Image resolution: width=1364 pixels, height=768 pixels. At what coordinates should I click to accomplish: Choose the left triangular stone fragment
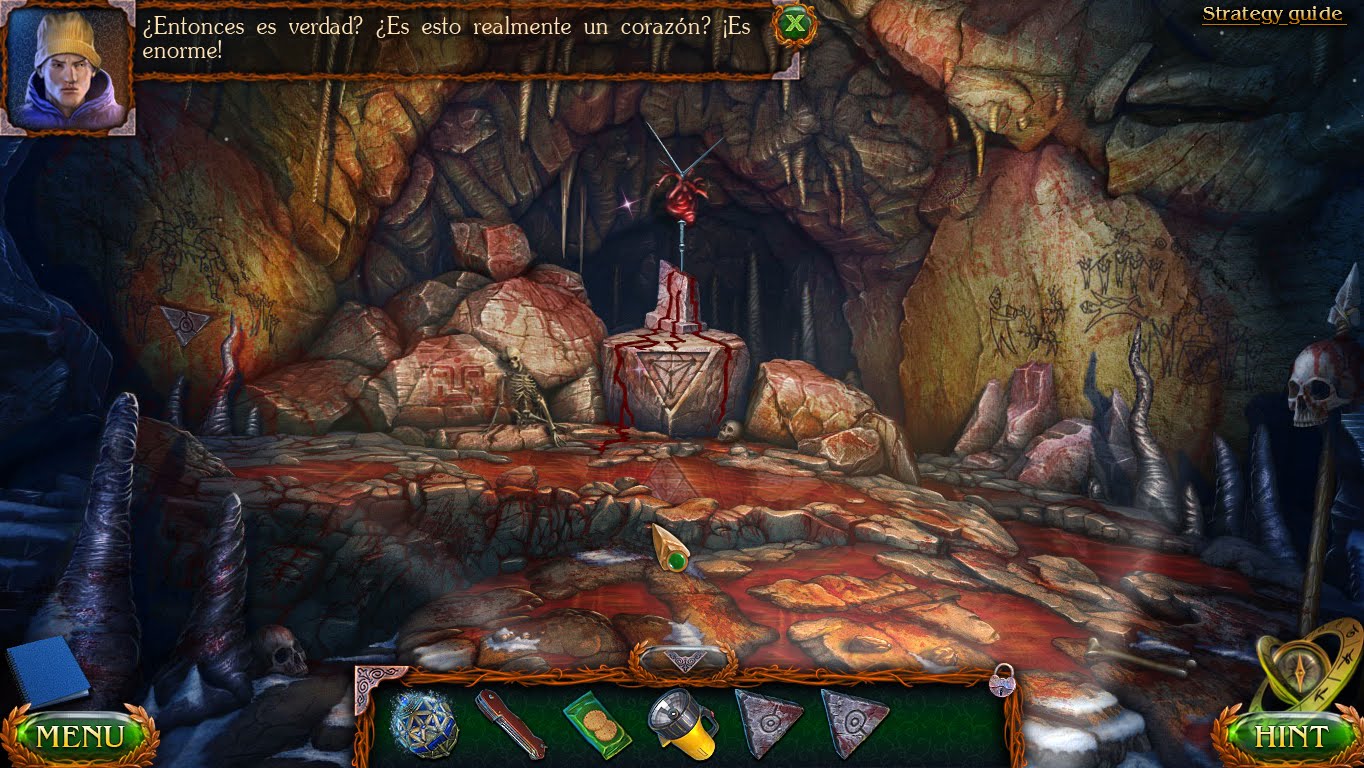pos(770,722)
